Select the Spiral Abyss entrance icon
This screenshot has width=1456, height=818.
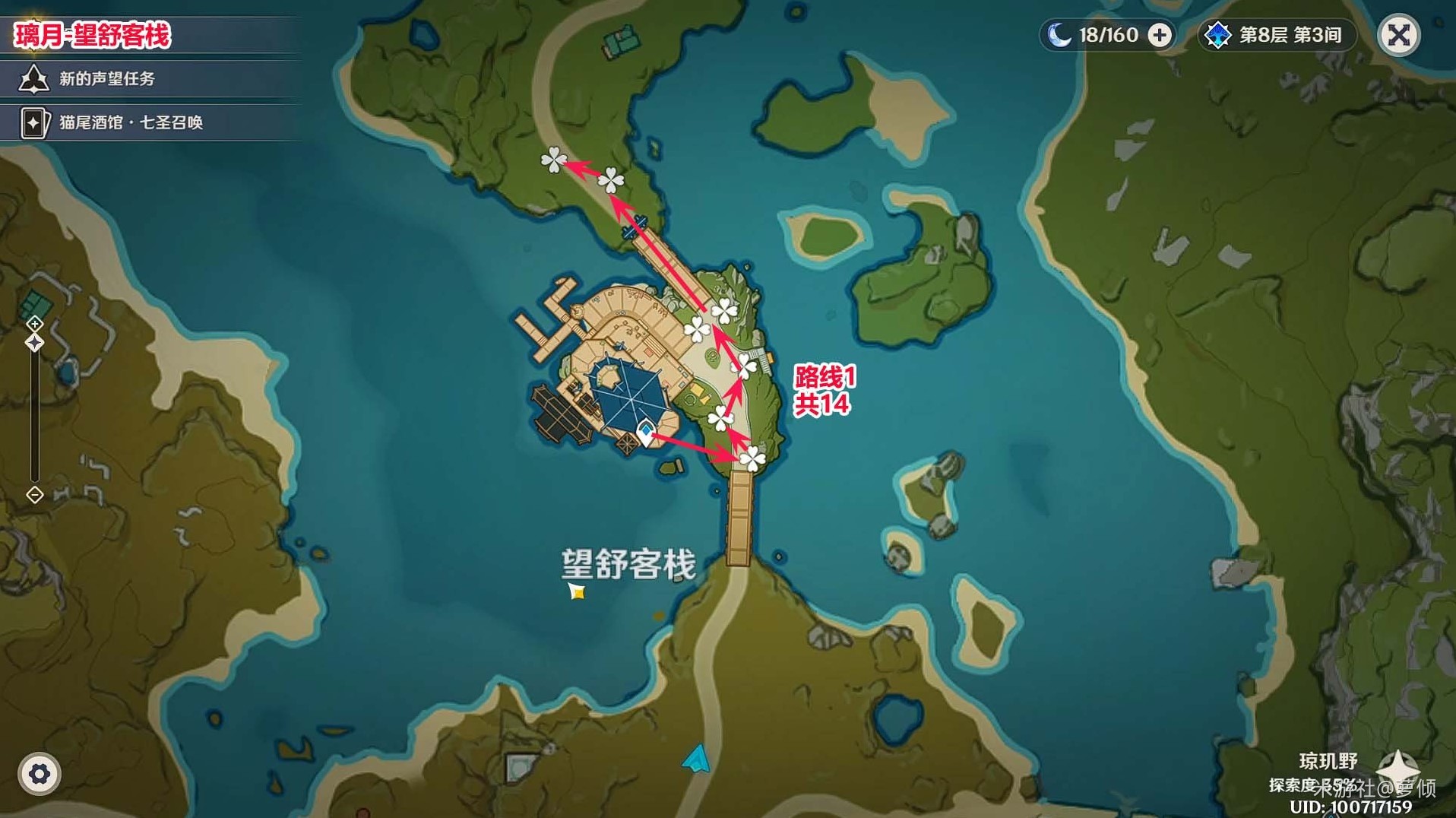pyautogui.click(x=1219, y=35)
